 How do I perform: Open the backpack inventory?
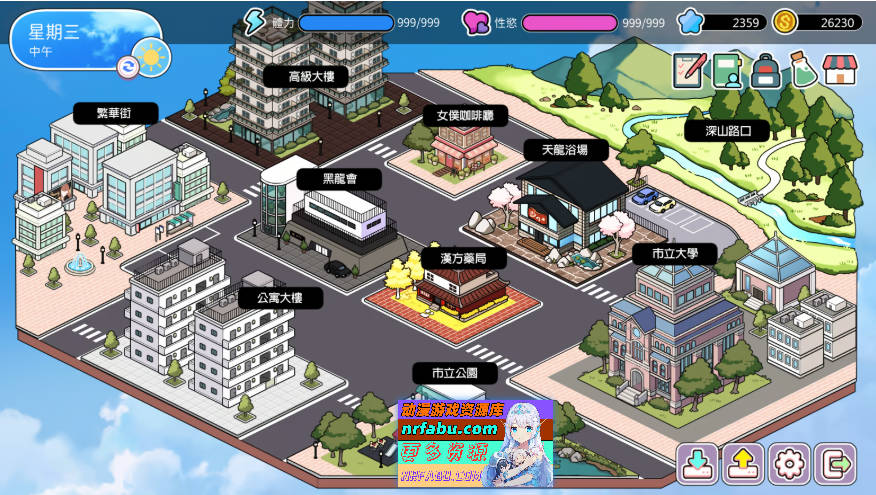765,70
